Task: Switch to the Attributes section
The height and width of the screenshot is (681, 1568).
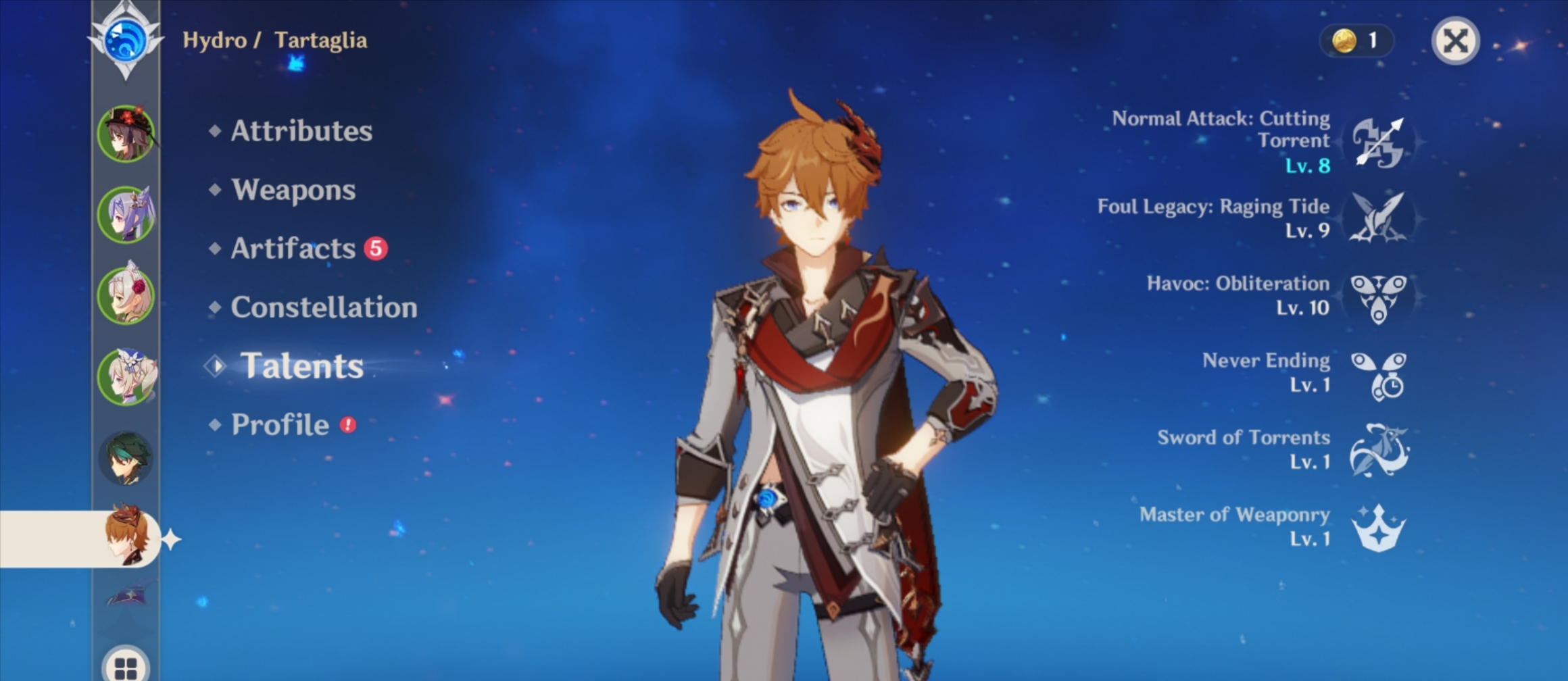Action: [300, 132]
